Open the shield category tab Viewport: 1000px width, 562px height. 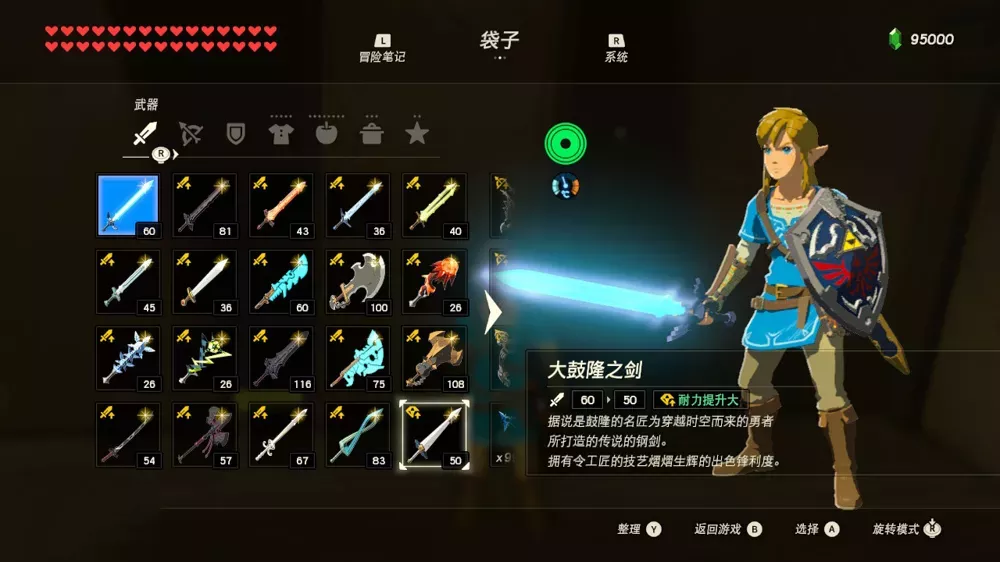click(x=236, y=133)
